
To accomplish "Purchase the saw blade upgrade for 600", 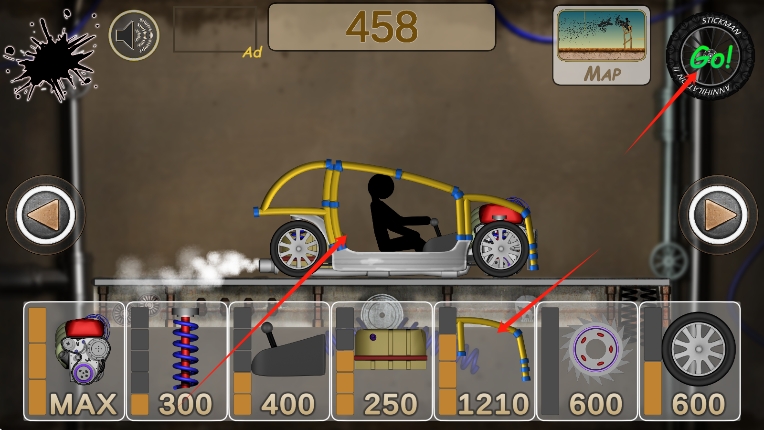I will (586, 361).
